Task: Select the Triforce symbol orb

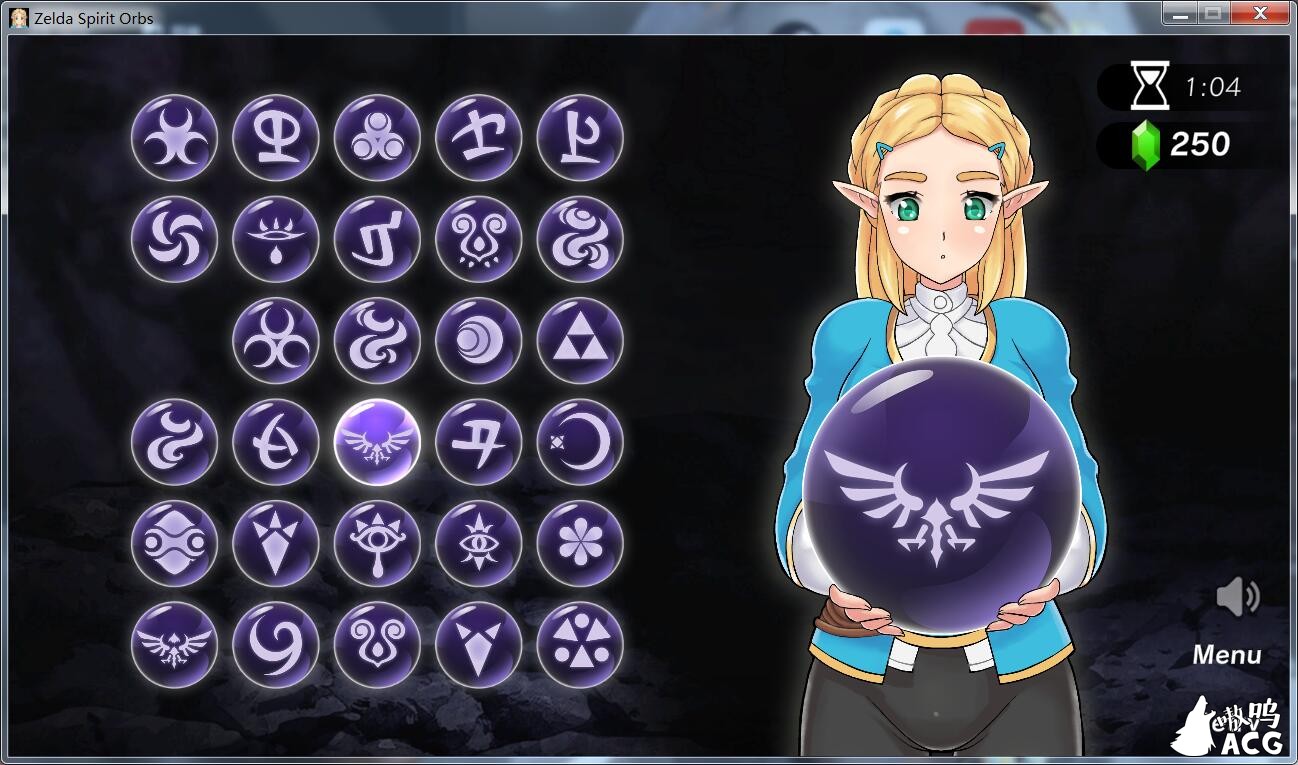Action: [578, 340]
